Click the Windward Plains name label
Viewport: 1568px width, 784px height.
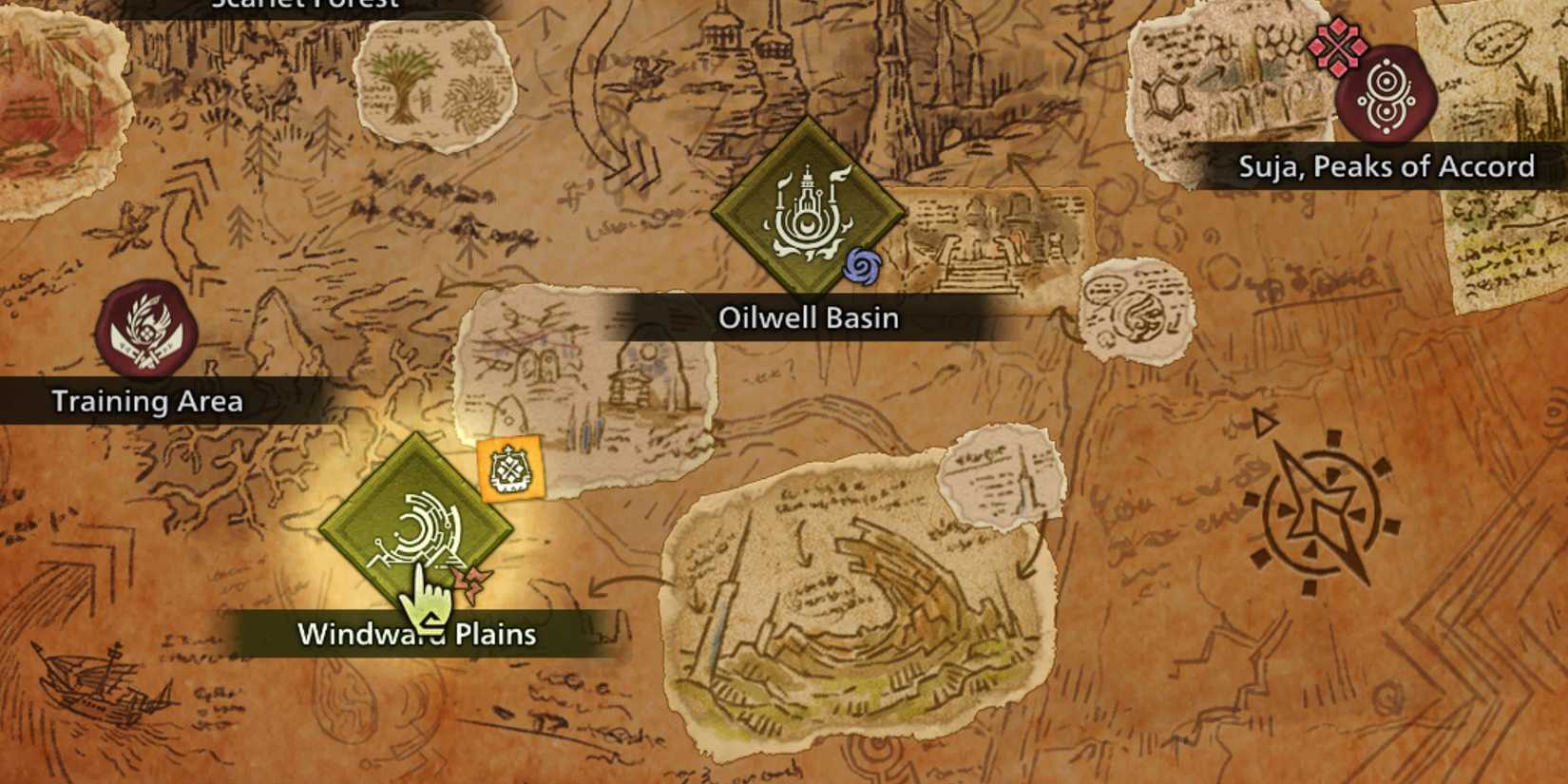point(418,636)
